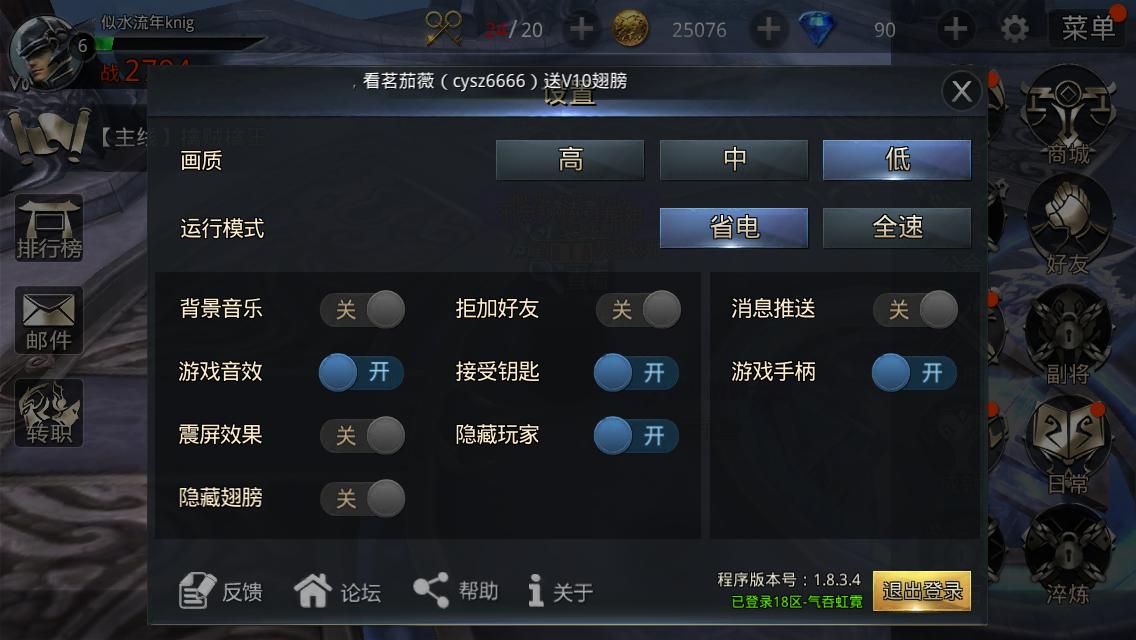Image resolution: width=1136 pixels, height=640 pixels.
Task: Log out with 退出登录 button
Action: click(921, 591)
